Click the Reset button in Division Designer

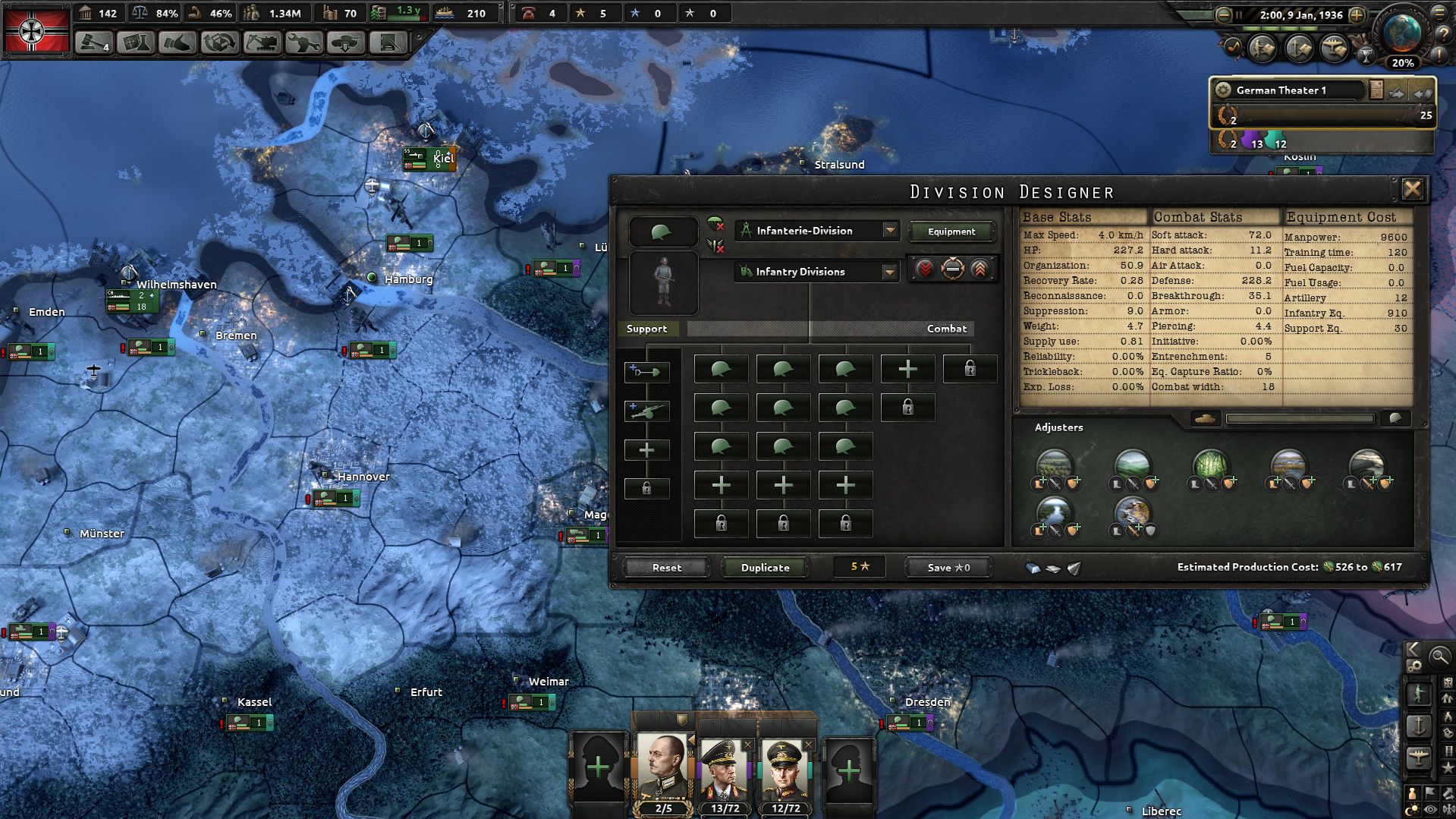[665, 567]
